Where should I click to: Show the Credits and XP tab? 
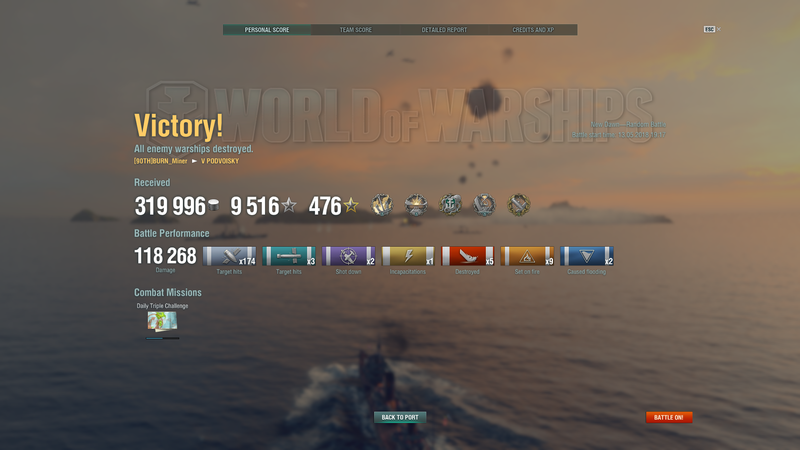tap(533, 30)
